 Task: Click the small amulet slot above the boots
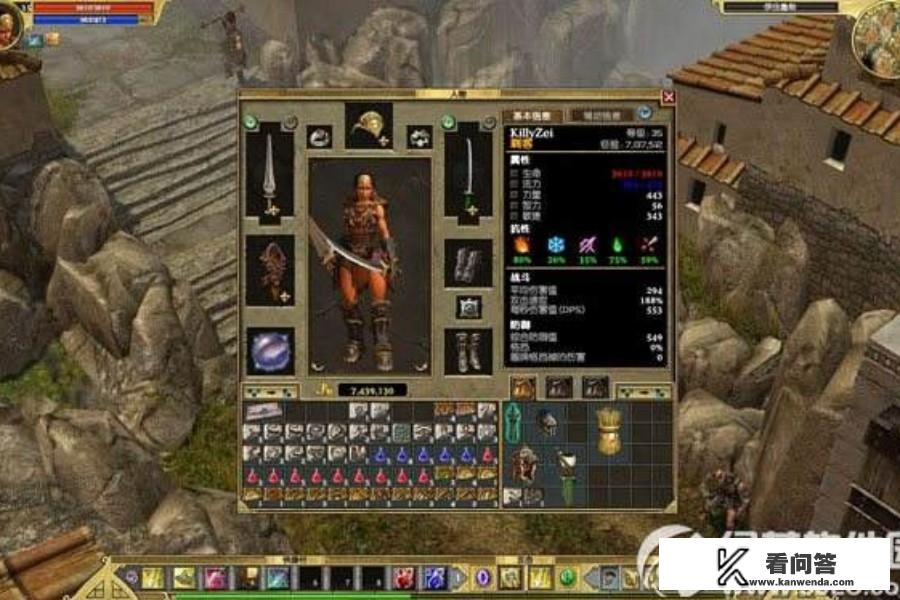pos(467,307)
